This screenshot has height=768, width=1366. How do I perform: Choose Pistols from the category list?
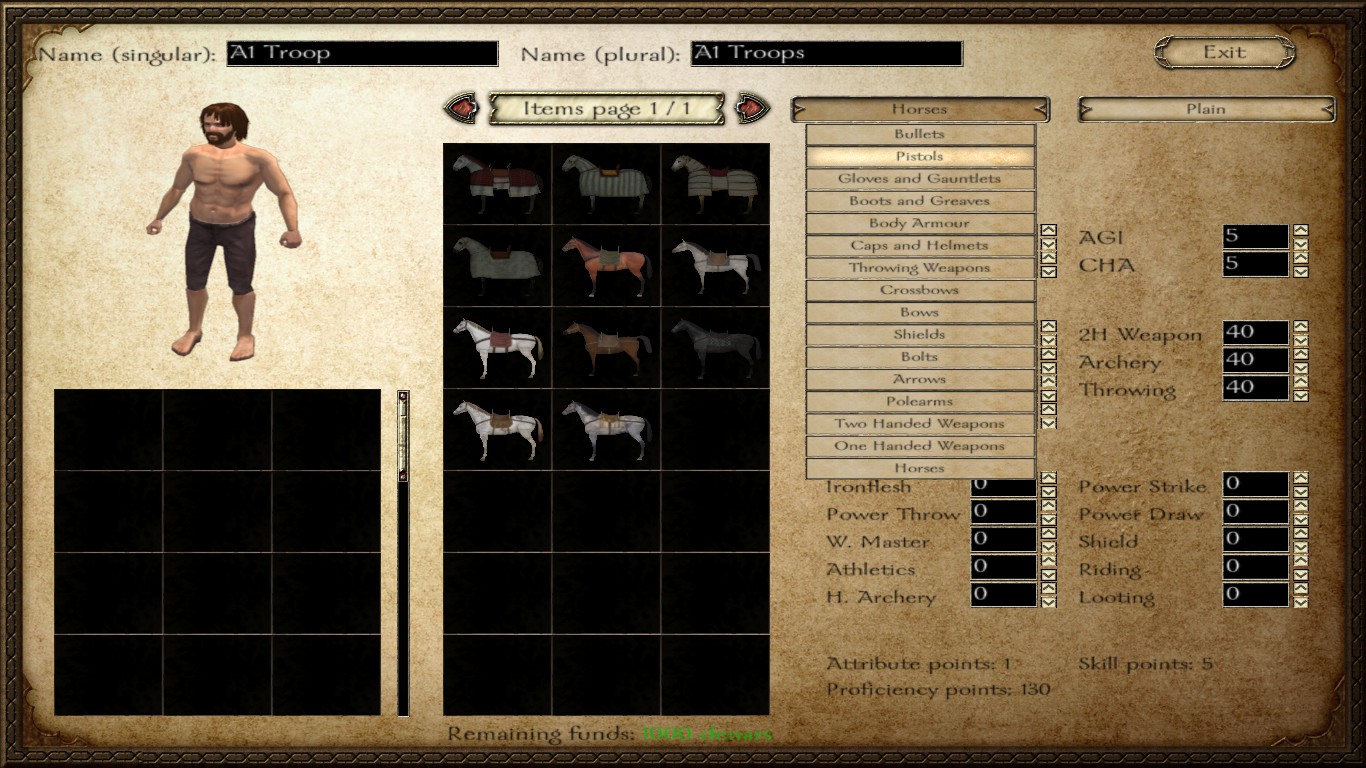tap(919, 156)
